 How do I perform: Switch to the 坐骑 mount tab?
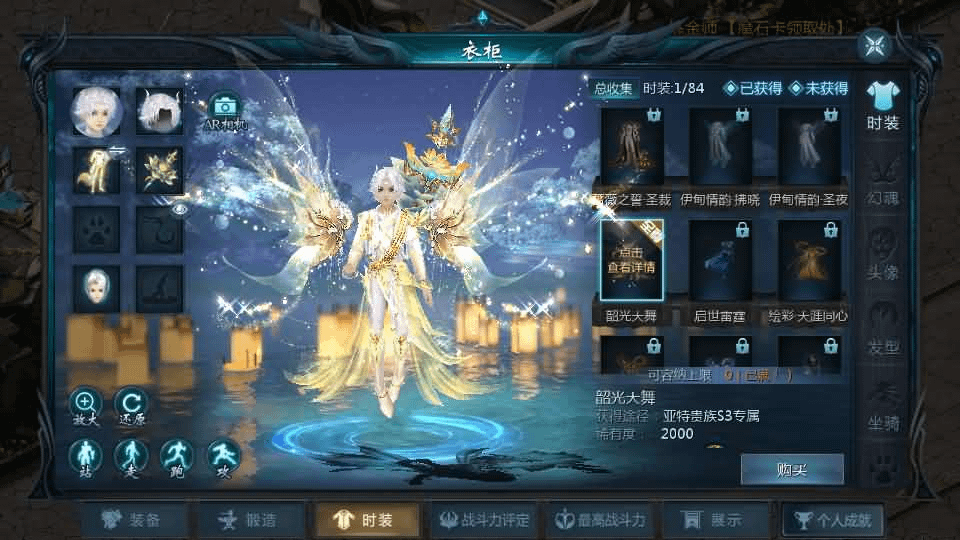883,405
